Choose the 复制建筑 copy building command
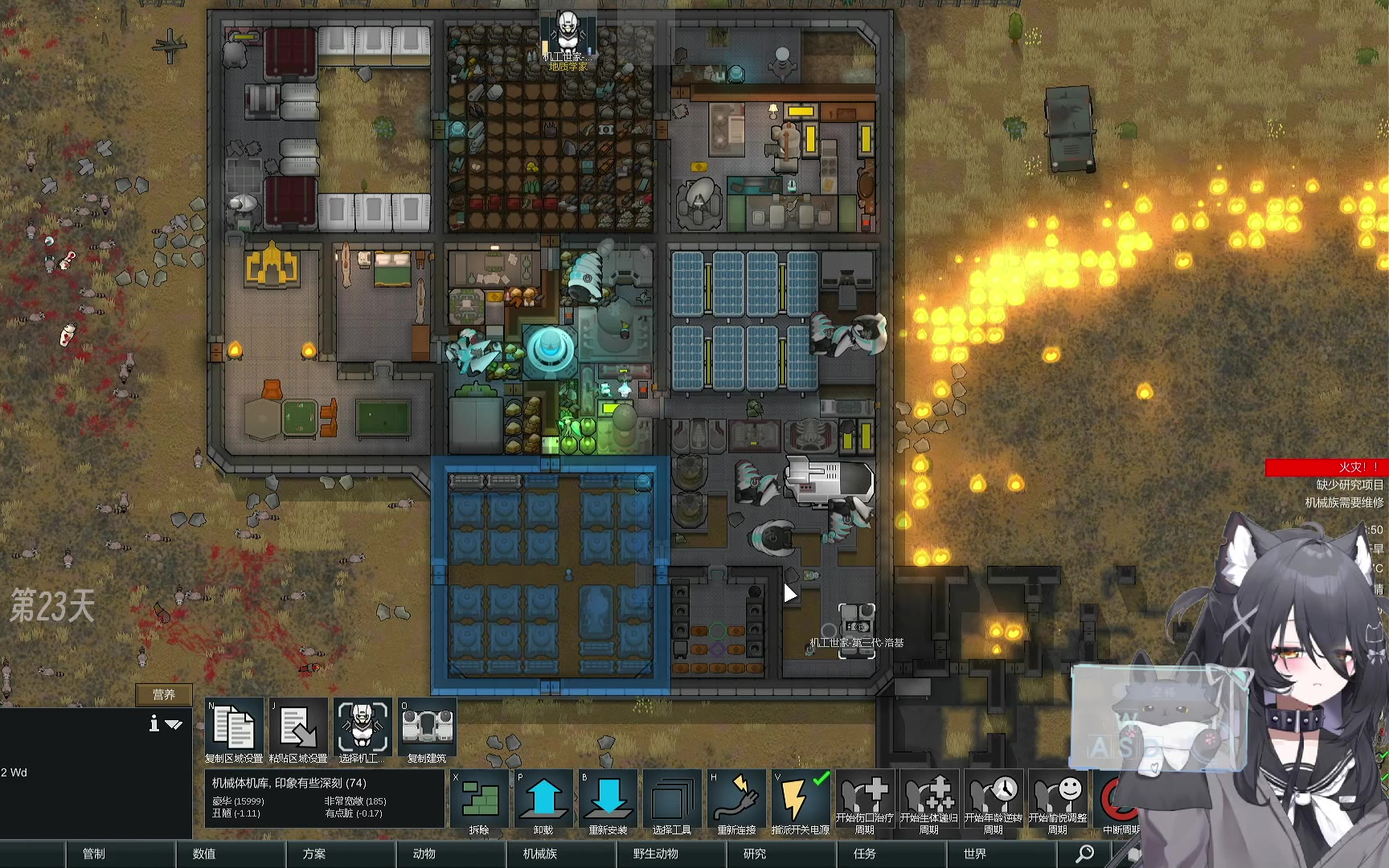This screenshot has height=868, width=1389. tap(427, 730)
